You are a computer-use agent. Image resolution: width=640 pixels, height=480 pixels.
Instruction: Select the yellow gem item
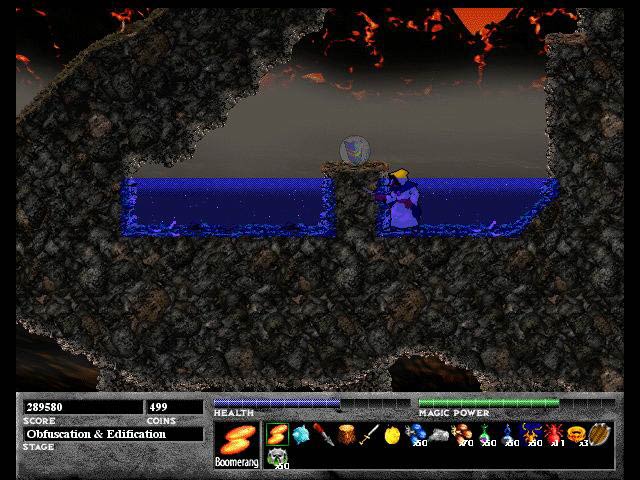click(x=392, y=436)
